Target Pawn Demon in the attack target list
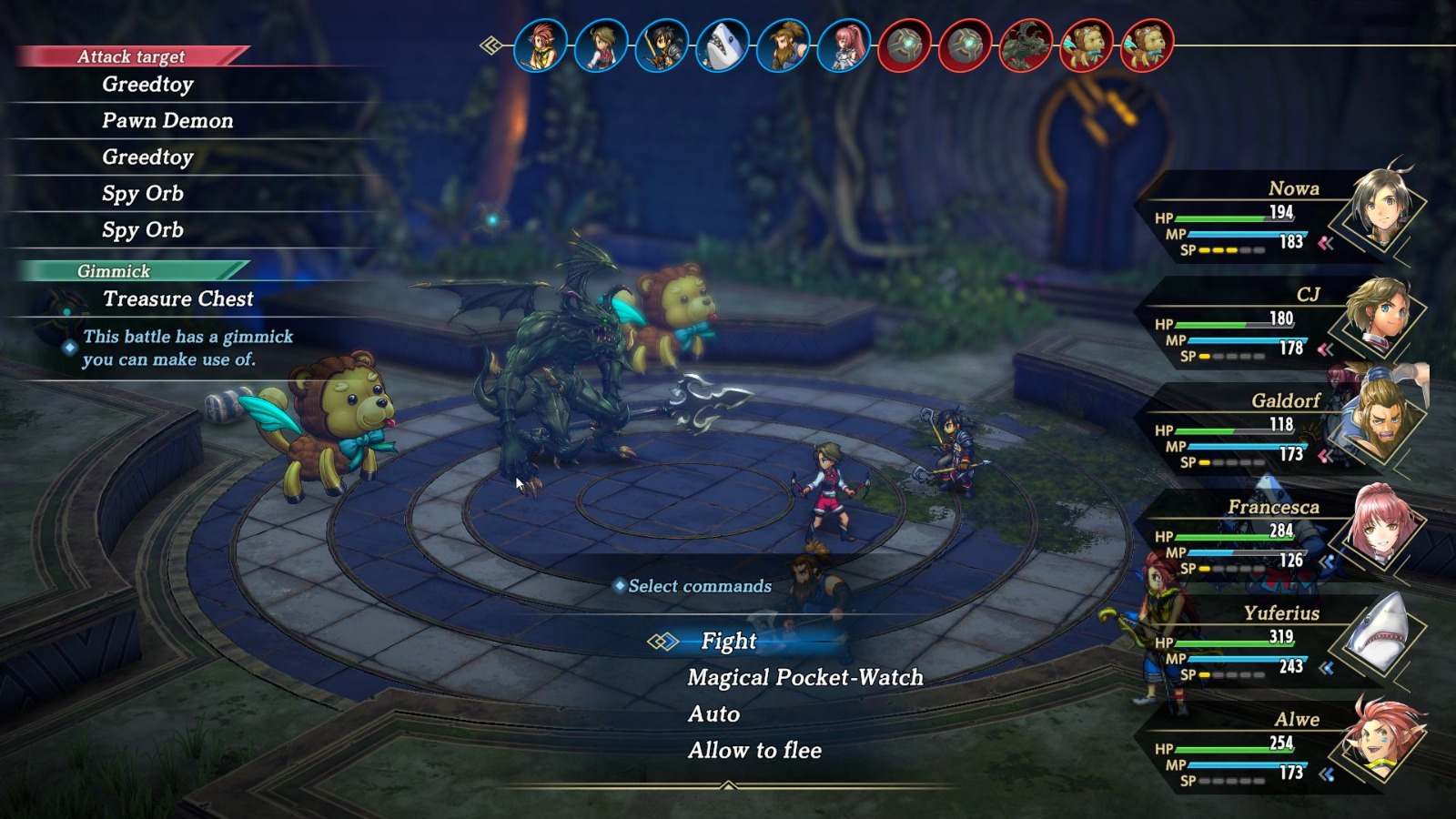This screenshot has width=1456, height=819. tap(168, 120)
